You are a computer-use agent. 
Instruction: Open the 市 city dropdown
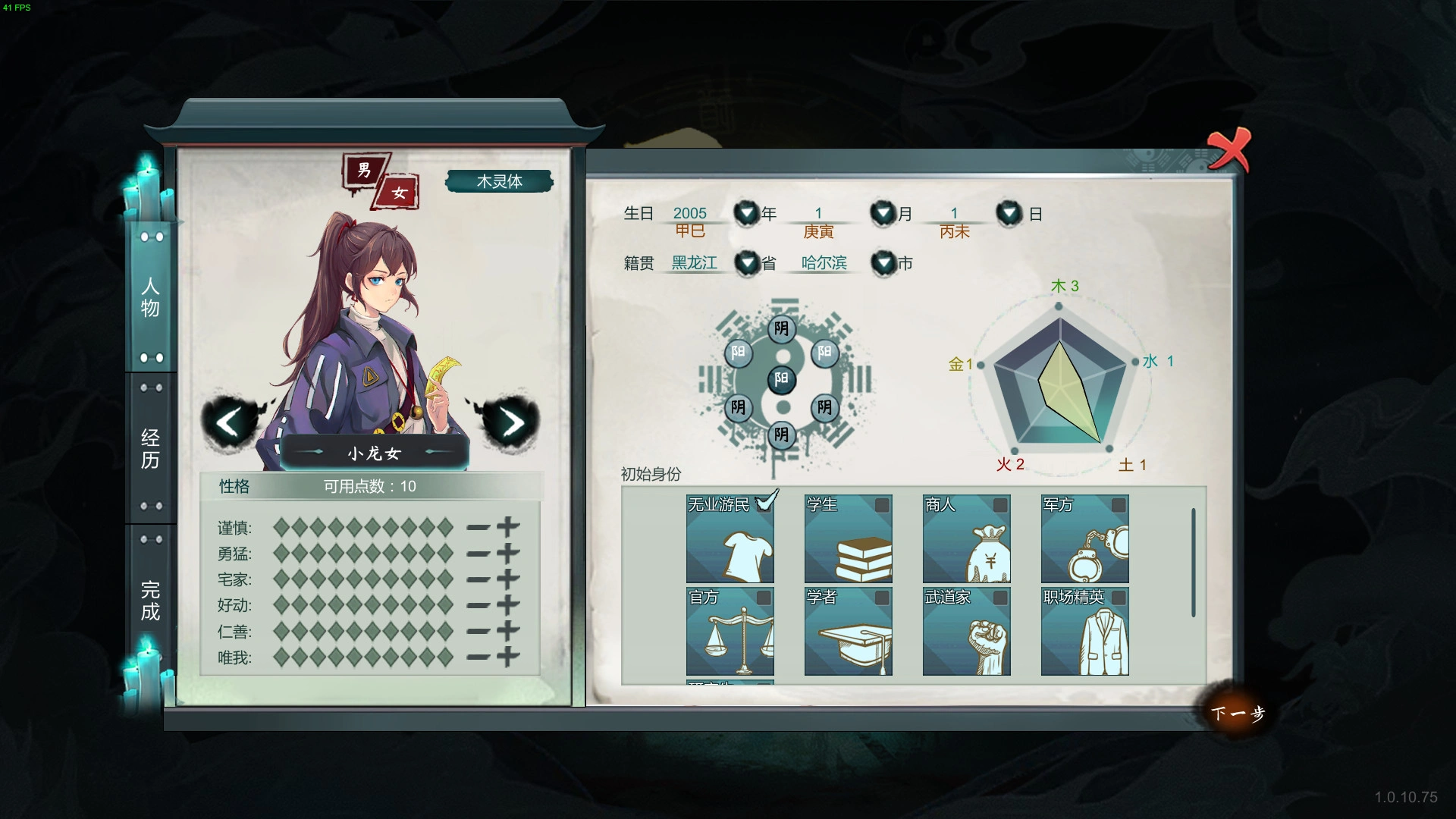(882, 263)
